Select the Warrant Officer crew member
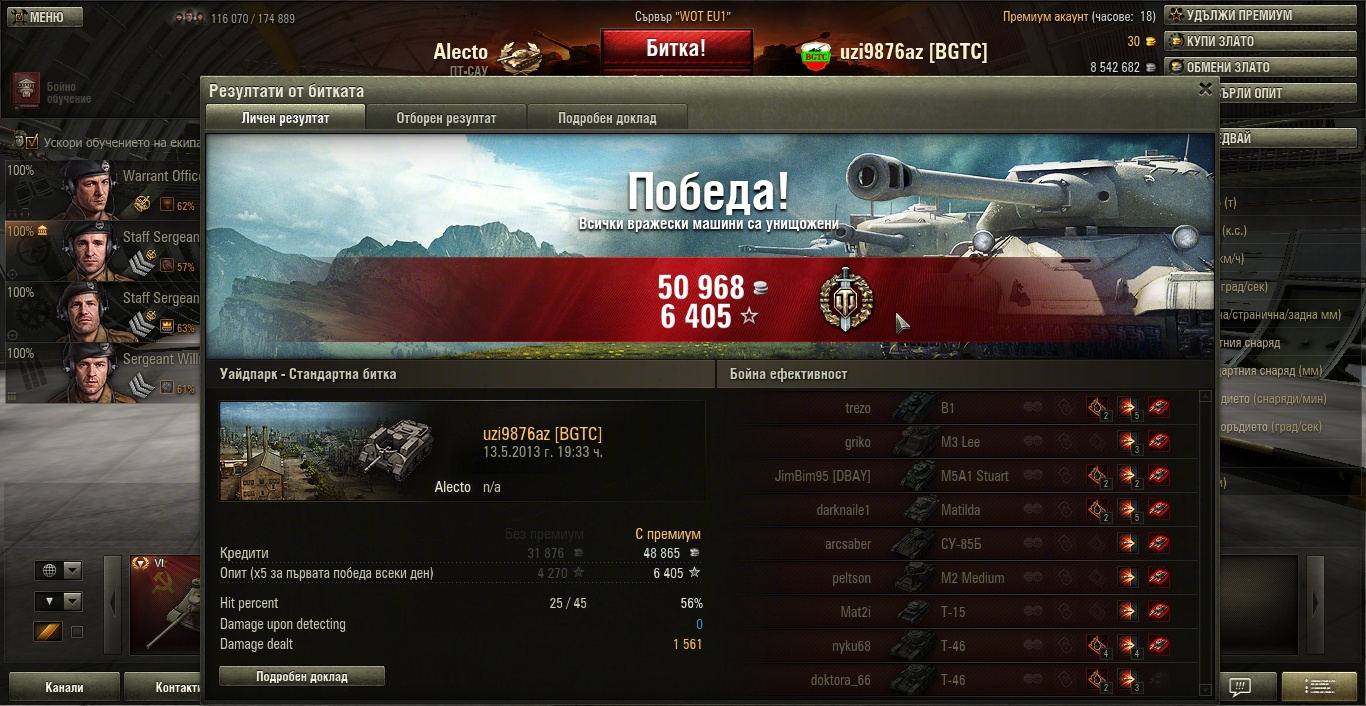 (x=100, y=190)
